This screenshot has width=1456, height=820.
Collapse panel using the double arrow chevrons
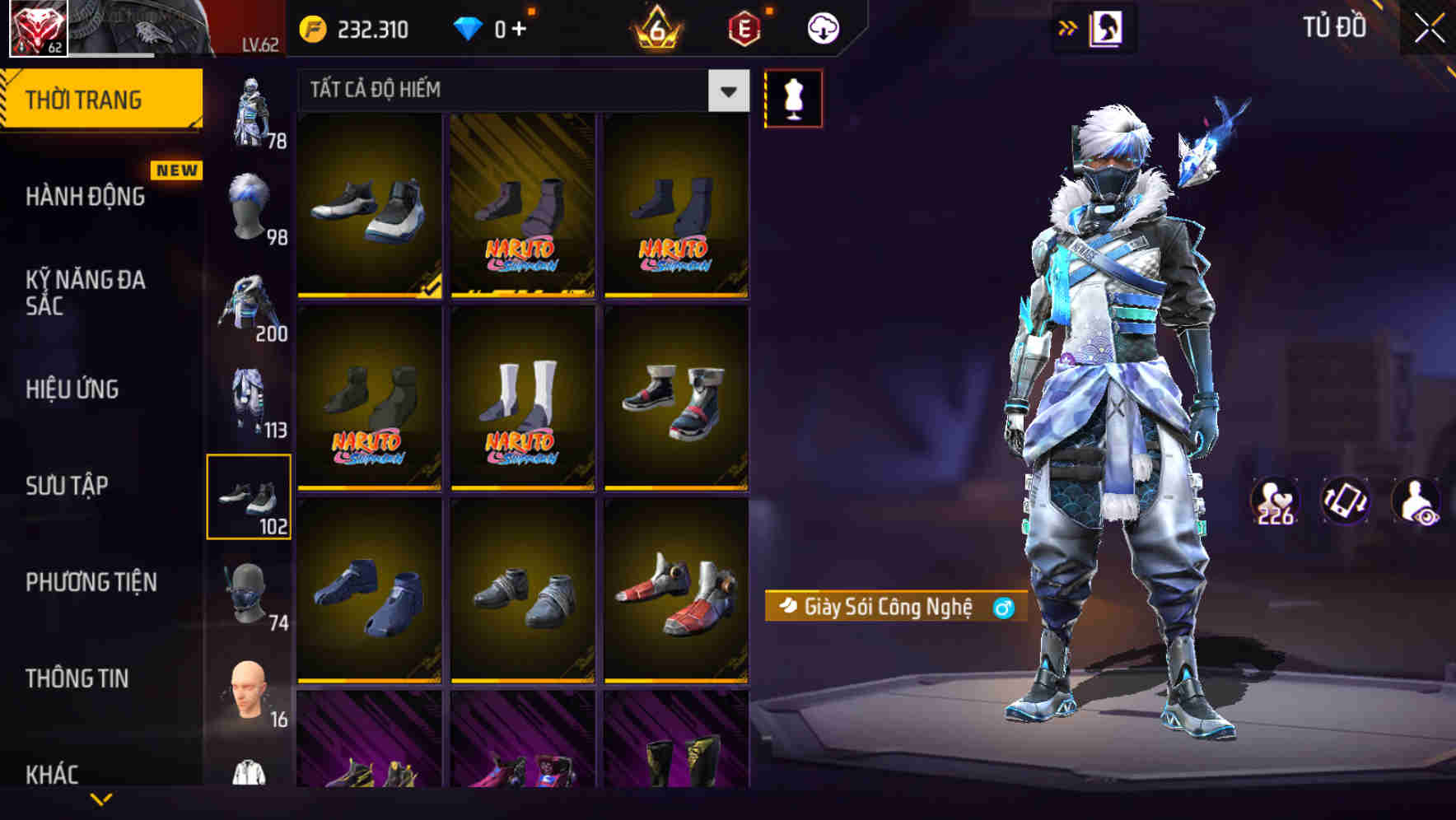coord(1068,26)
